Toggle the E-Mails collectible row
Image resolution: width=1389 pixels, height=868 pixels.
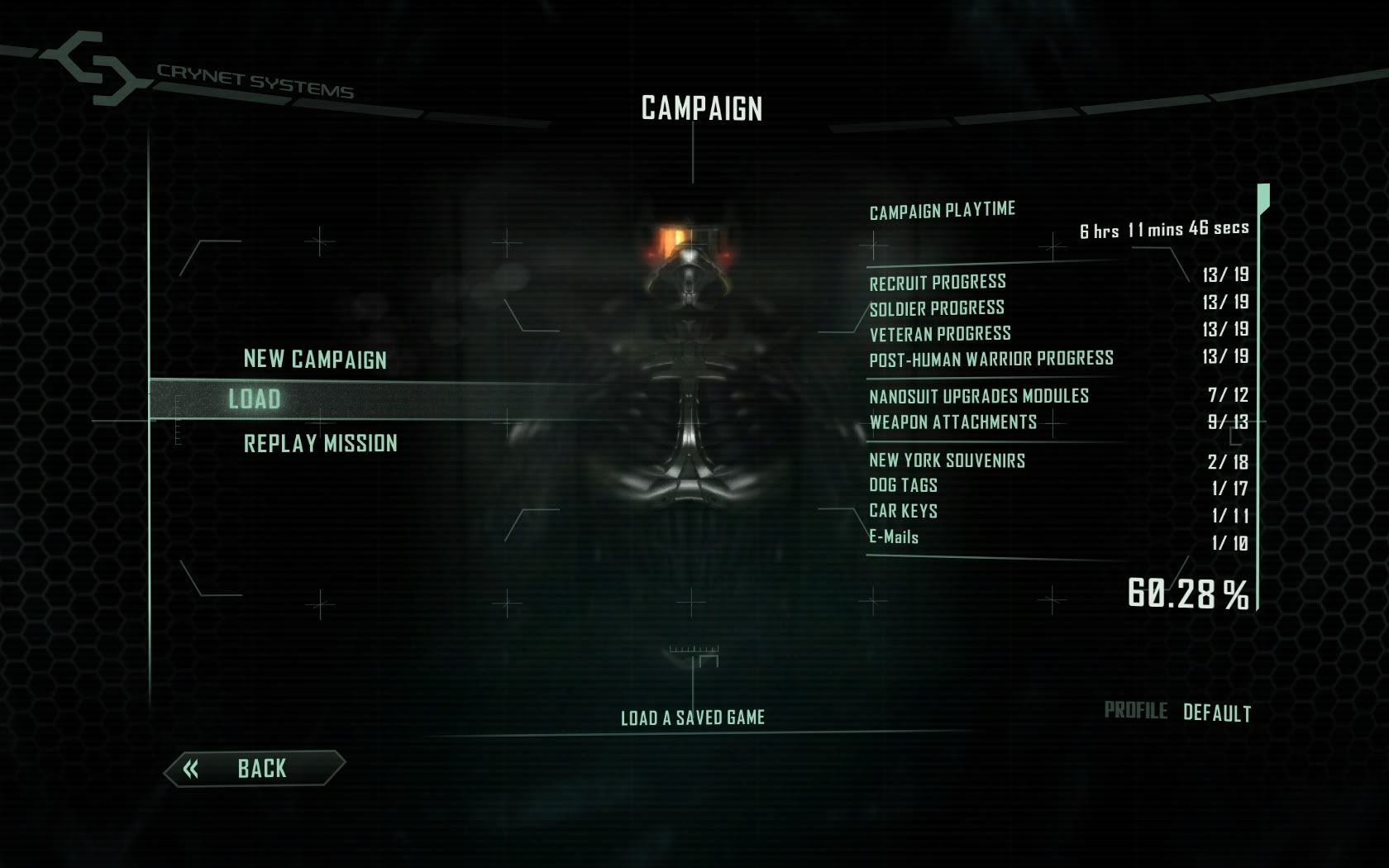pyautogui.click(x=893, y=537)
